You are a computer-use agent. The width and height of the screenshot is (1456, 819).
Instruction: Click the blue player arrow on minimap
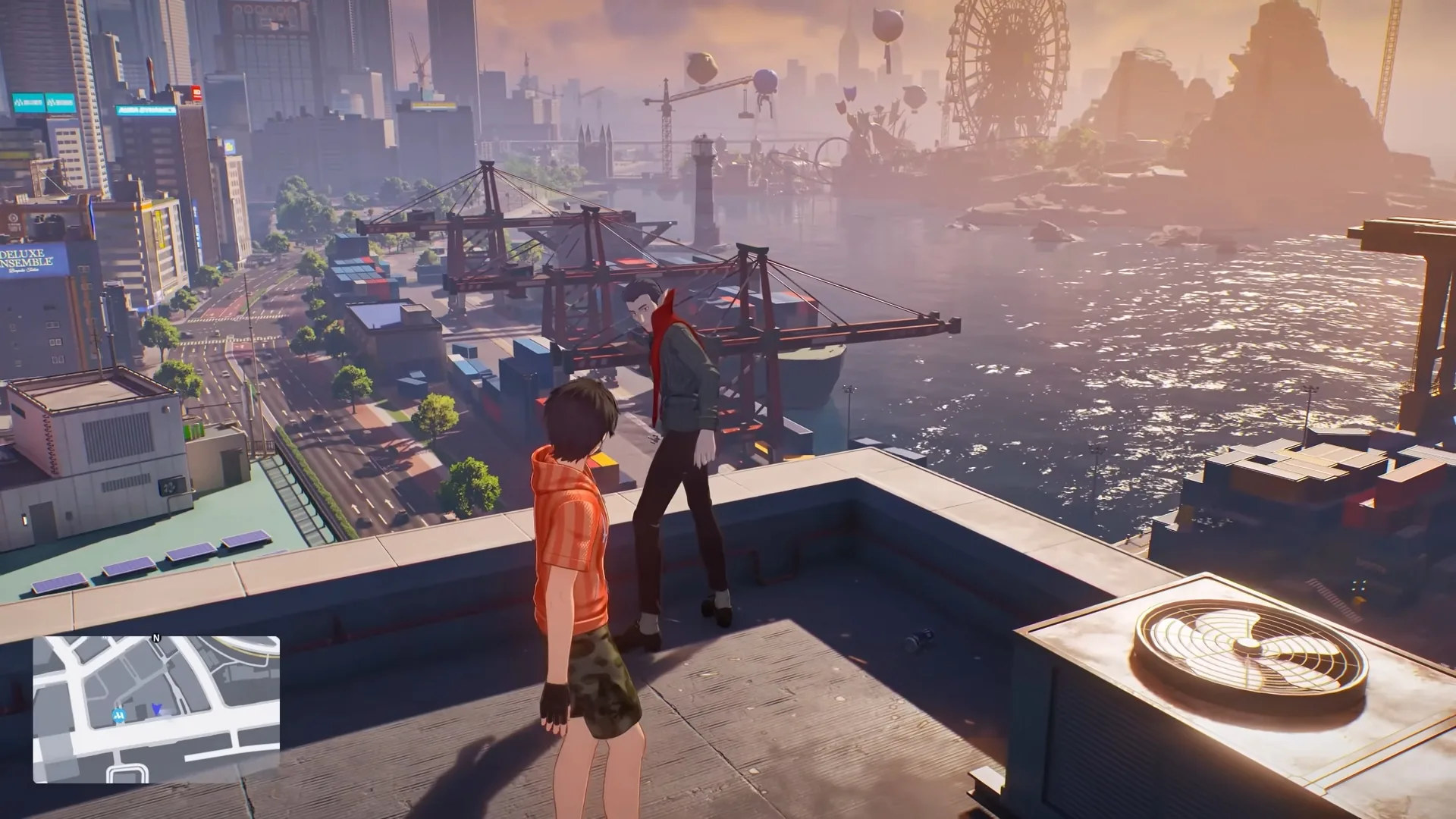point(156,709)
